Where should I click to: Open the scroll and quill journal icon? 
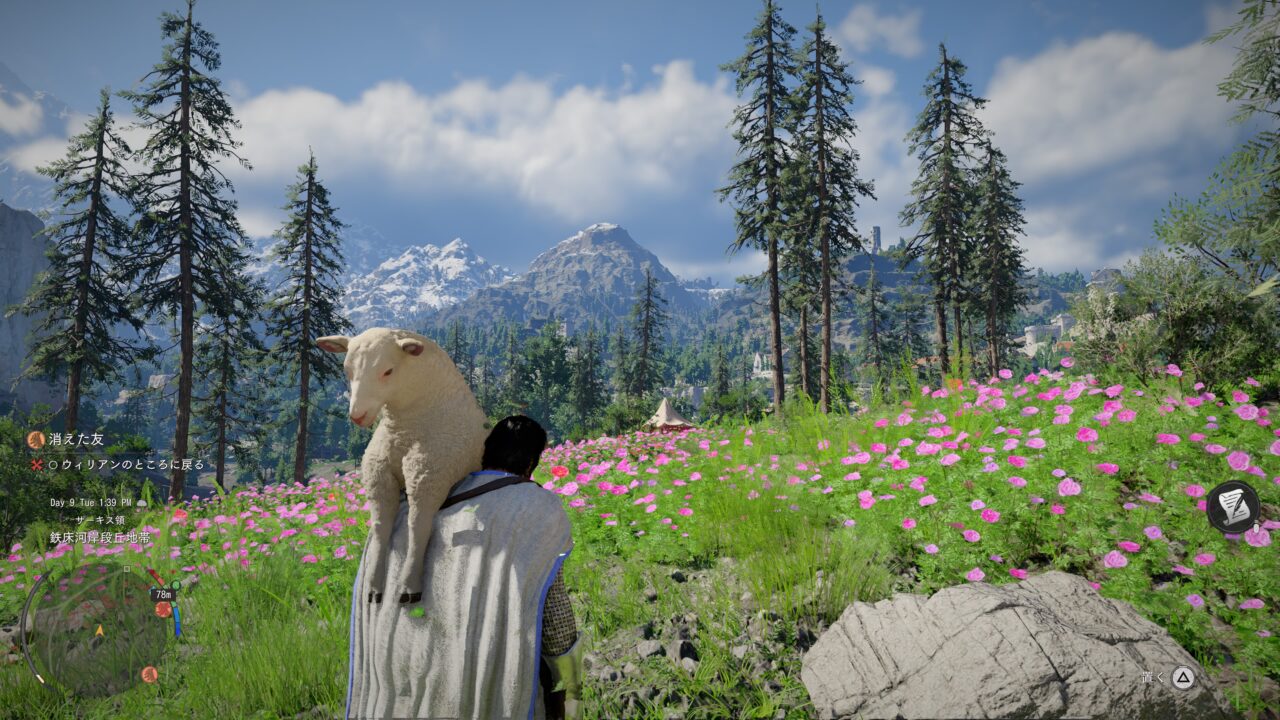tap(1231, 507)
